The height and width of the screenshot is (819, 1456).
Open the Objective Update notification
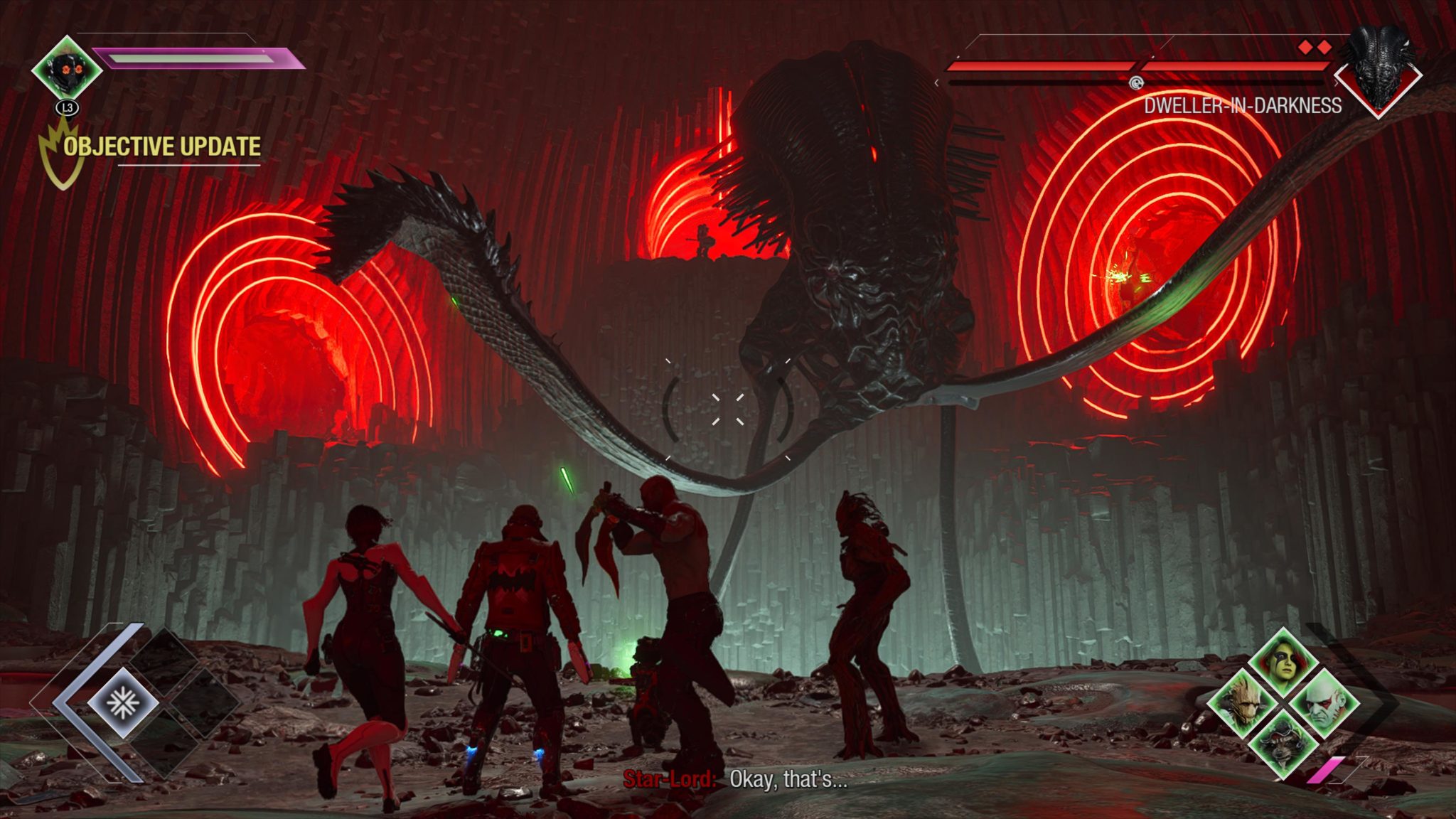point(162,147)
